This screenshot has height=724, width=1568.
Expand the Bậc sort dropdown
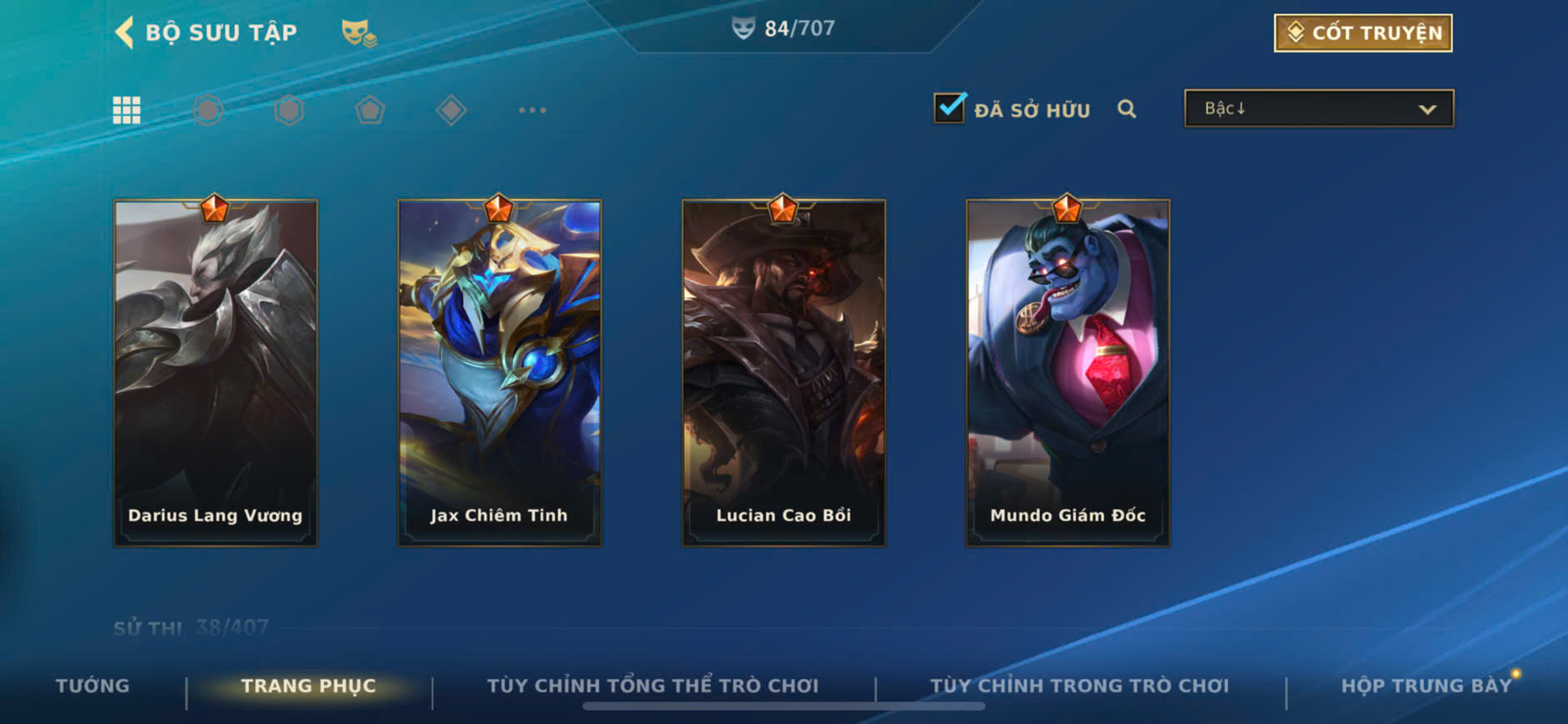tap(1318, 109)
